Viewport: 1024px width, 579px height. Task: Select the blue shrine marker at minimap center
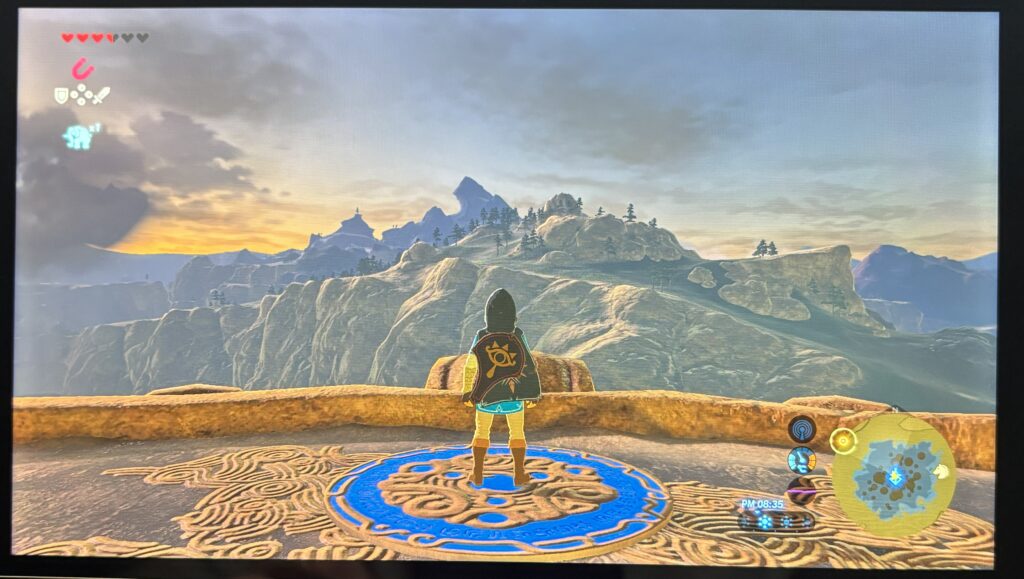coord(896,477)
